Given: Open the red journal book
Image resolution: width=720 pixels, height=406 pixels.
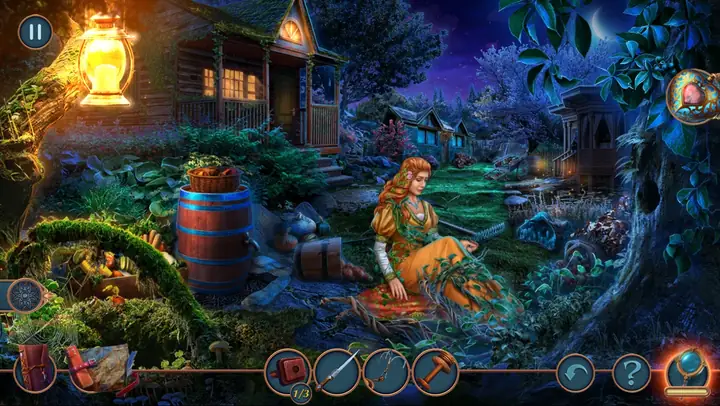Looking at the screenshot, I should [36, 368].
